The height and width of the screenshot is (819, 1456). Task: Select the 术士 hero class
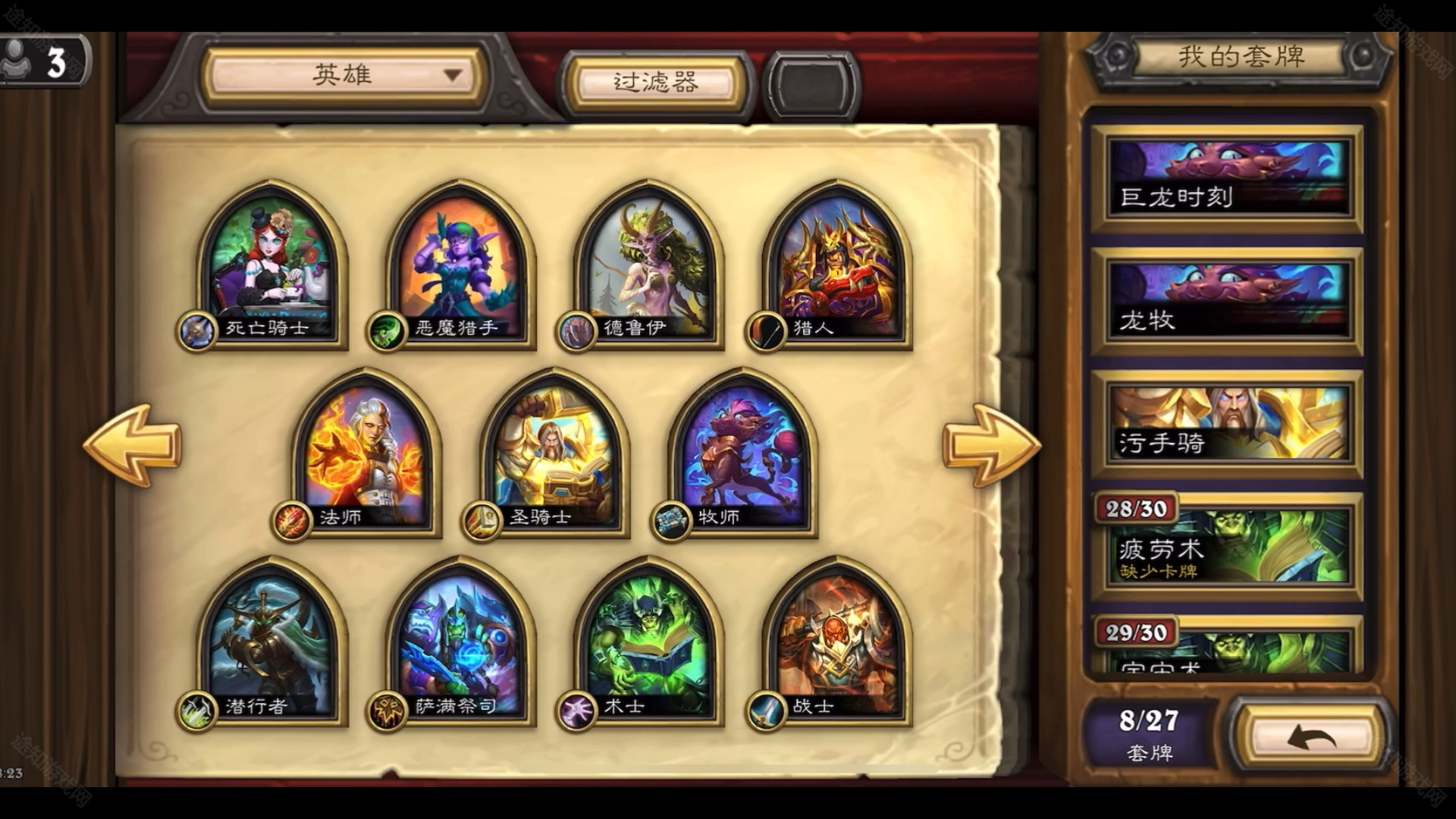(x=648, y=641)
